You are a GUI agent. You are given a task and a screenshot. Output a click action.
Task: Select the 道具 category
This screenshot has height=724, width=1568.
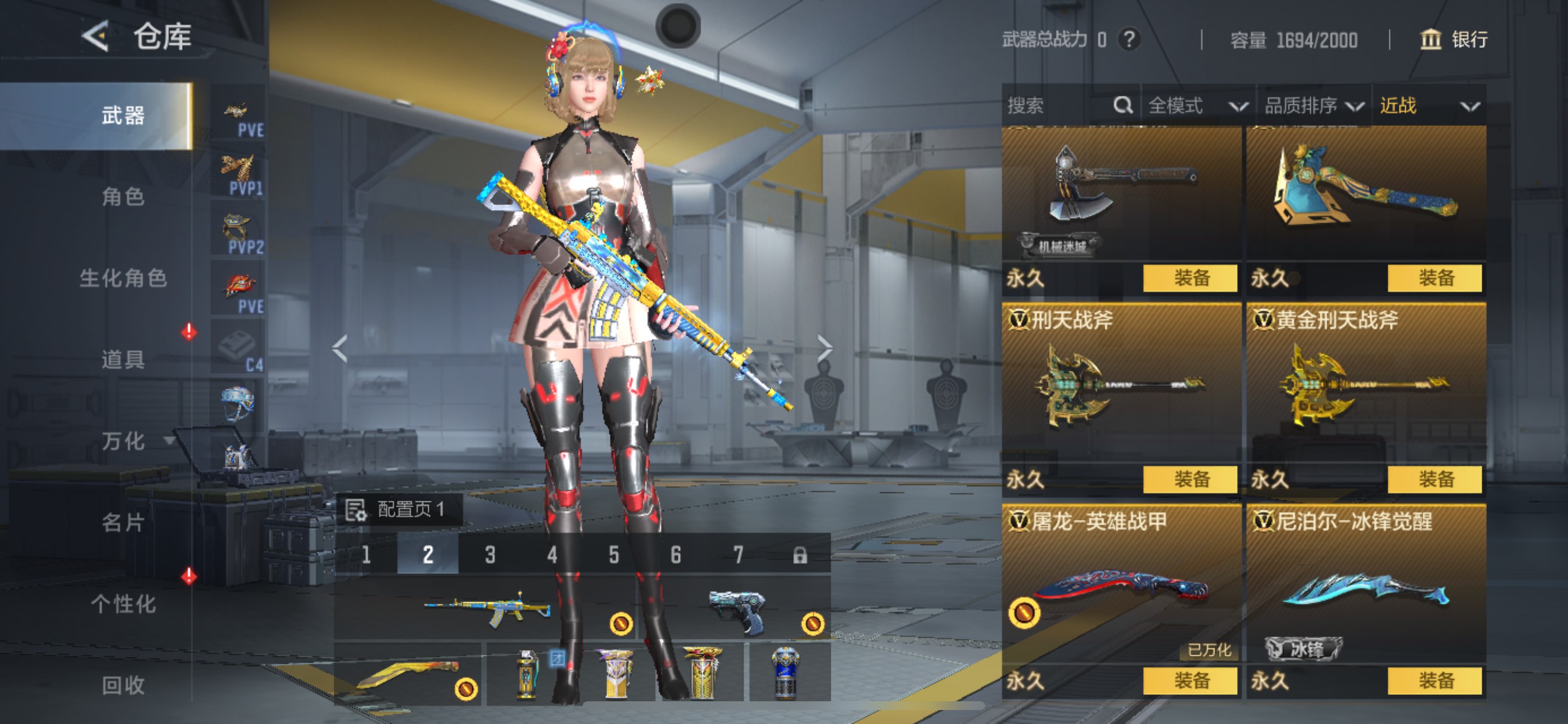(x=123, y=359)
